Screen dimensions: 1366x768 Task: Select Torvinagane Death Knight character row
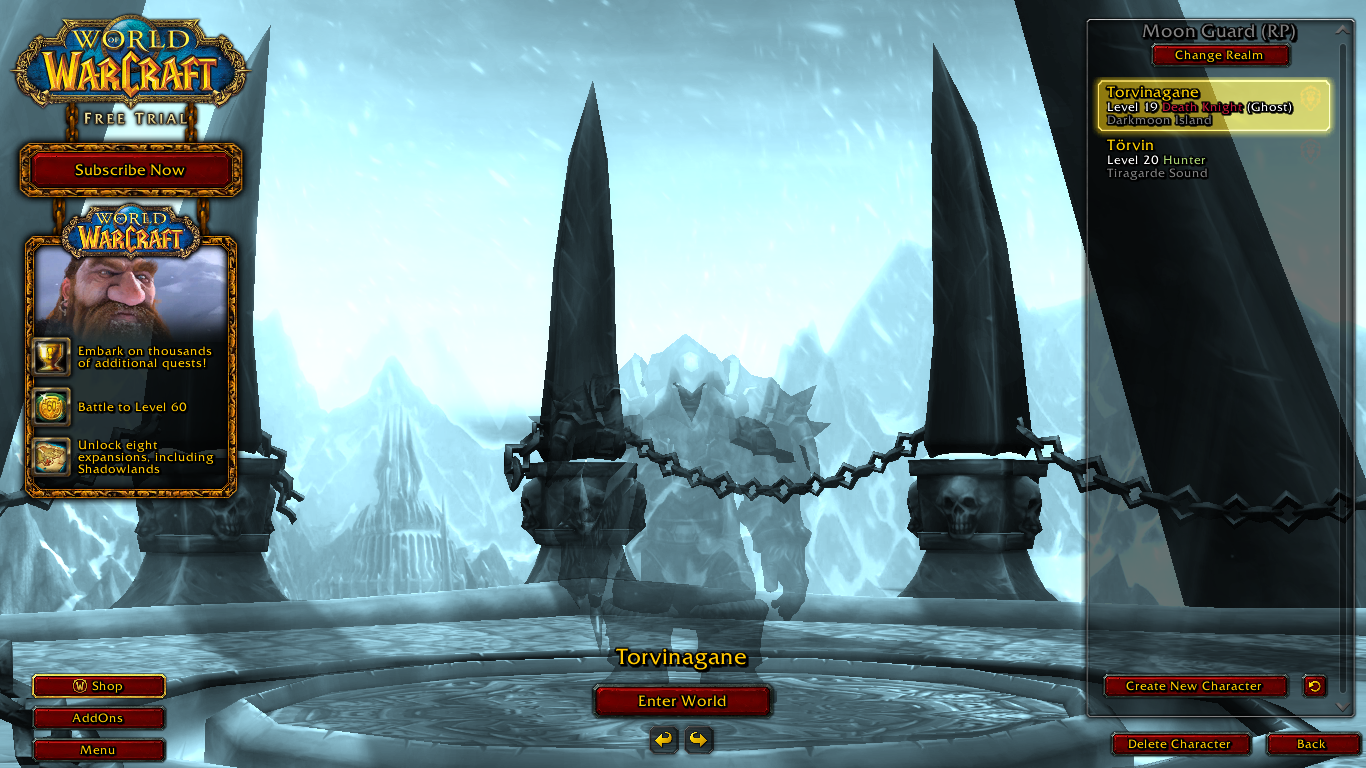pyautogui.click(x=1213, y=106)
